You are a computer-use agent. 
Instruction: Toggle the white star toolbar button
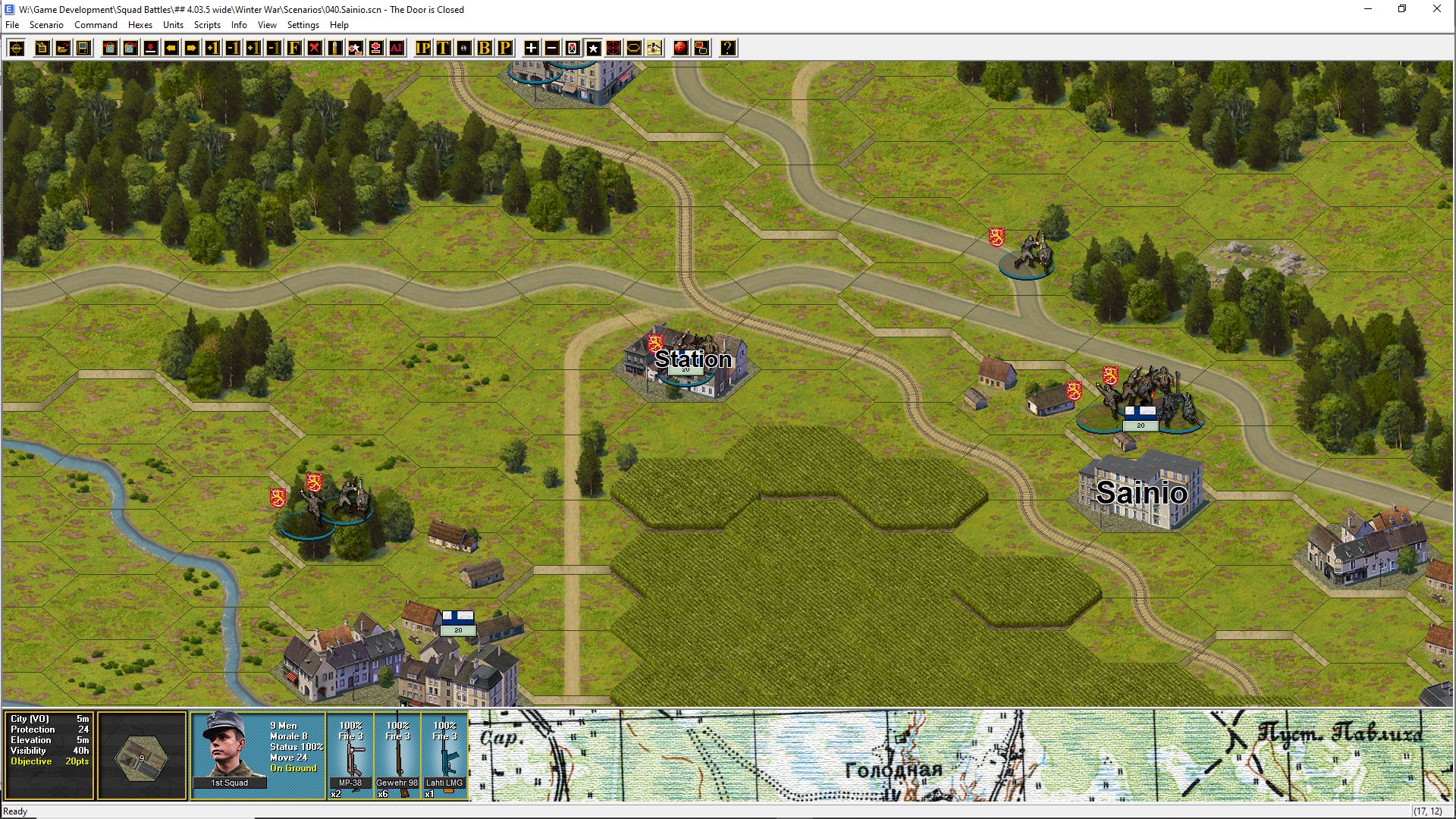pyautogui.click(x=593, y=49)
